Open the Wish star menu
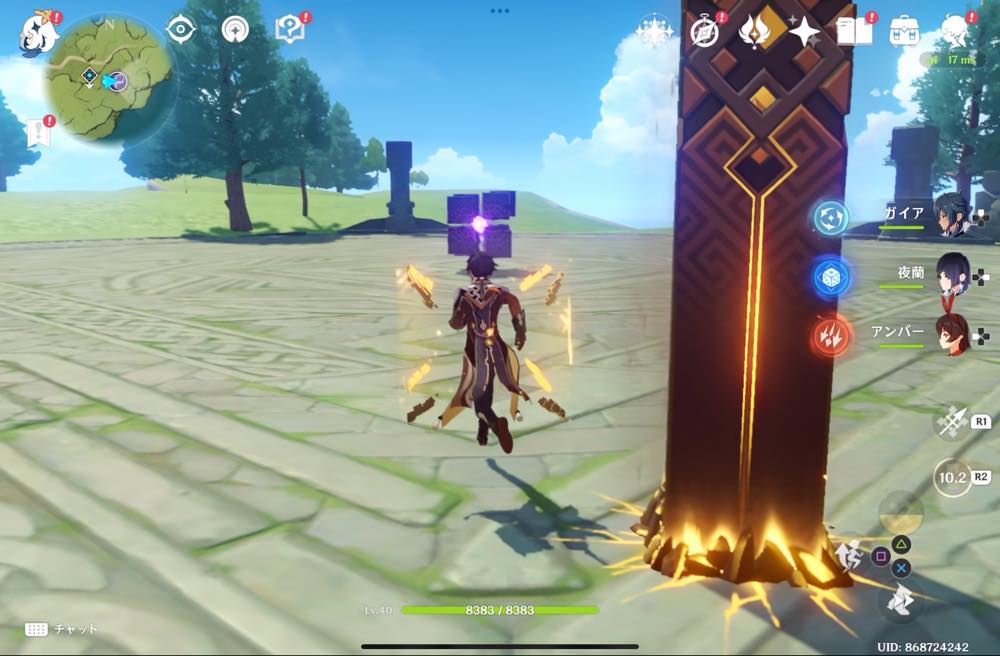This screenshot has height=656, width=1000. click(654, 32)
